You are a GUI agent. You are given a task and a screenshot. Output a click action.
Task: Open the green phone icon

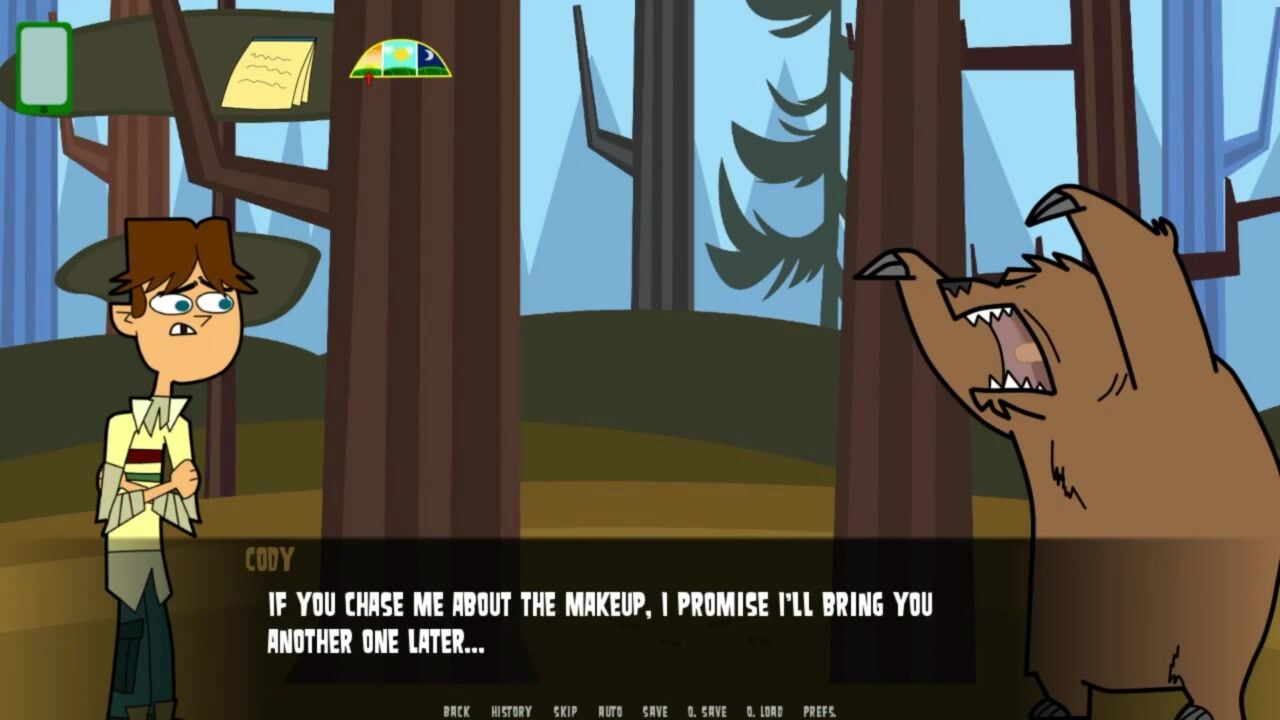click(44, 68)
